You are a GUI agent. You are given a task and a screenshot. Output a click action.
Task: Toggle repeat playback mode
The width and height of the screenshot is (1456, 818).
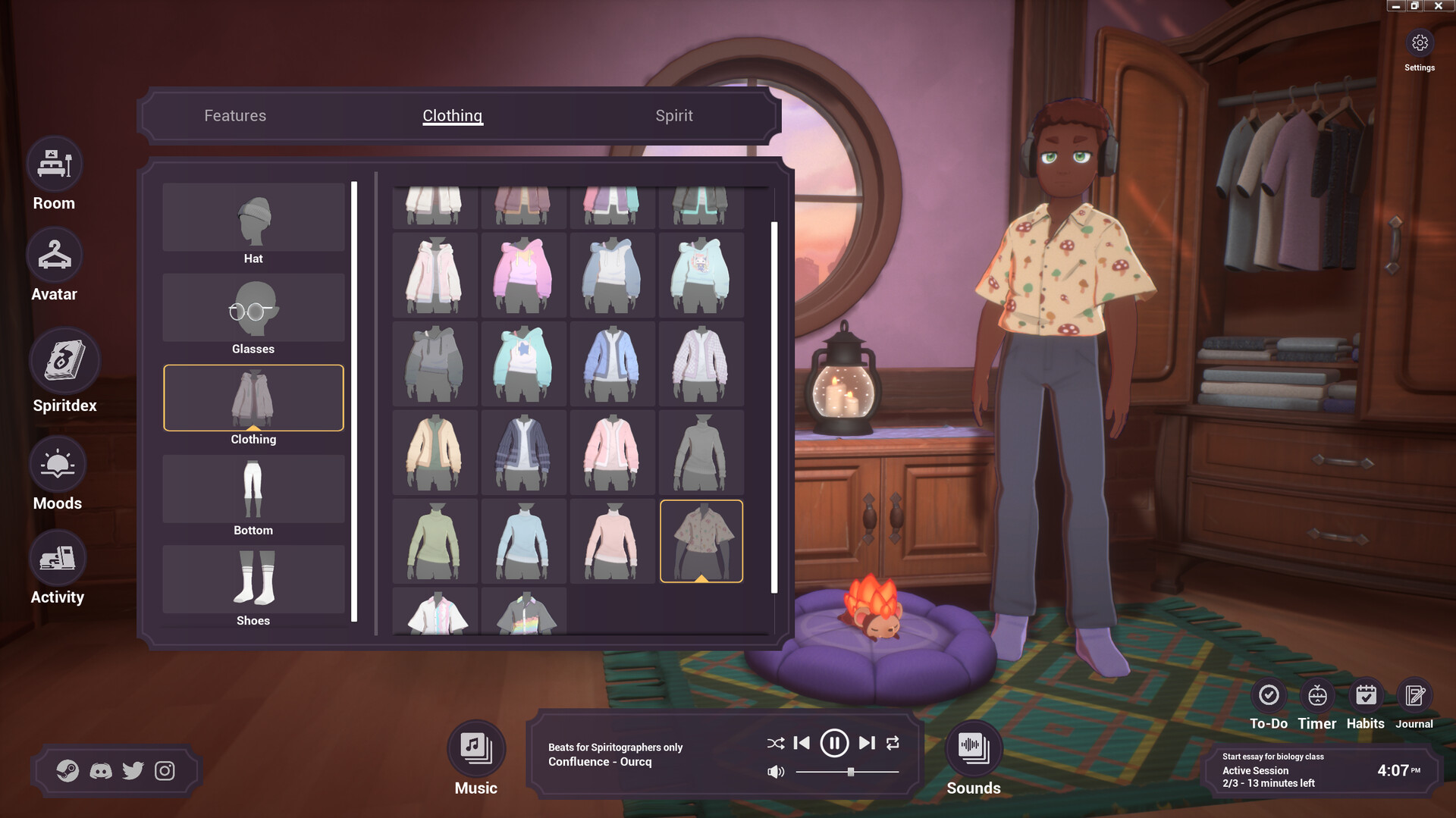coord(893,743)
